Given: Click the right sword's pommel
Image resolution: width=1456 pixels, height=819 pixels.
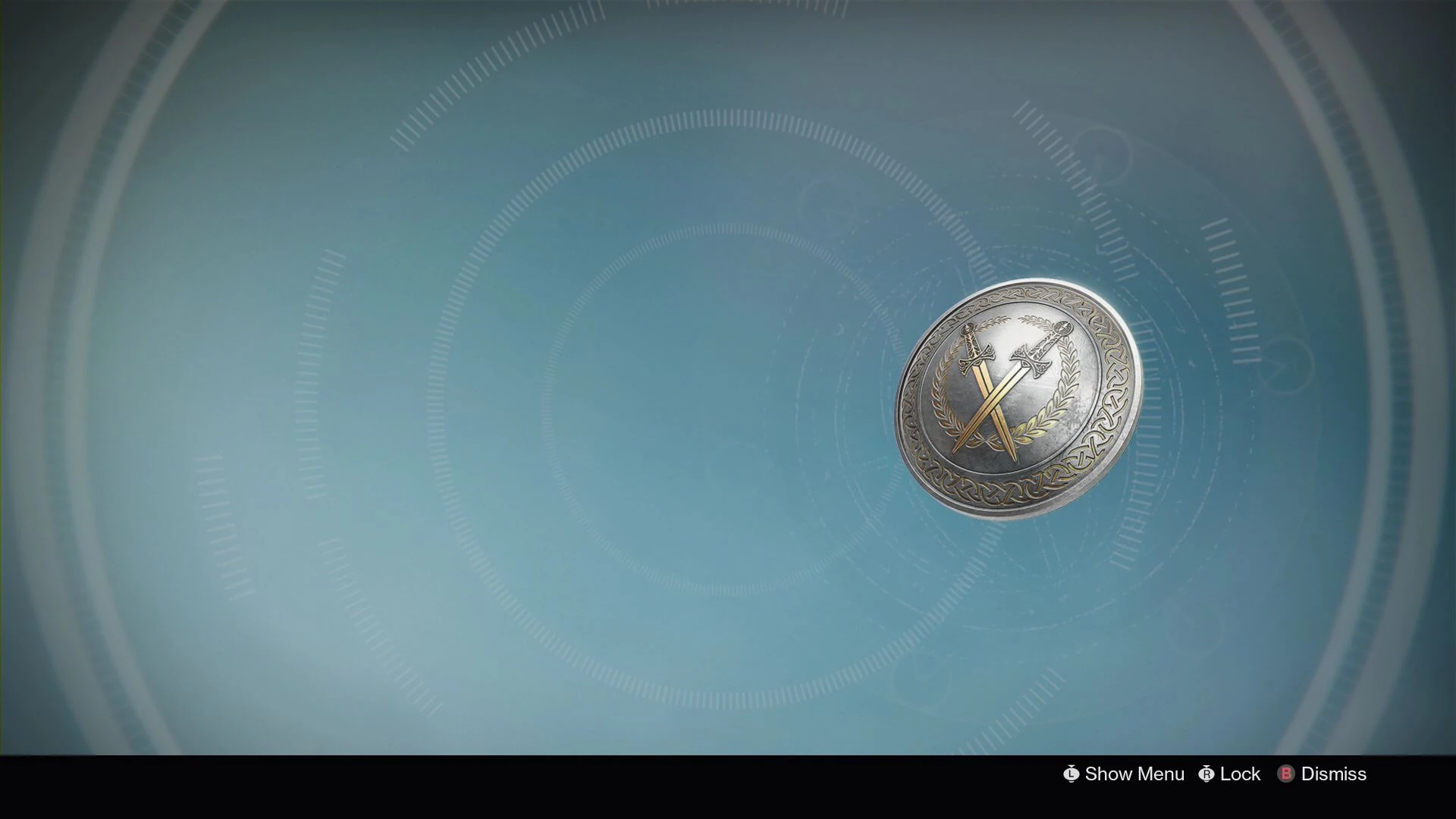Looking at the screenshot, I should [1062, 328].
